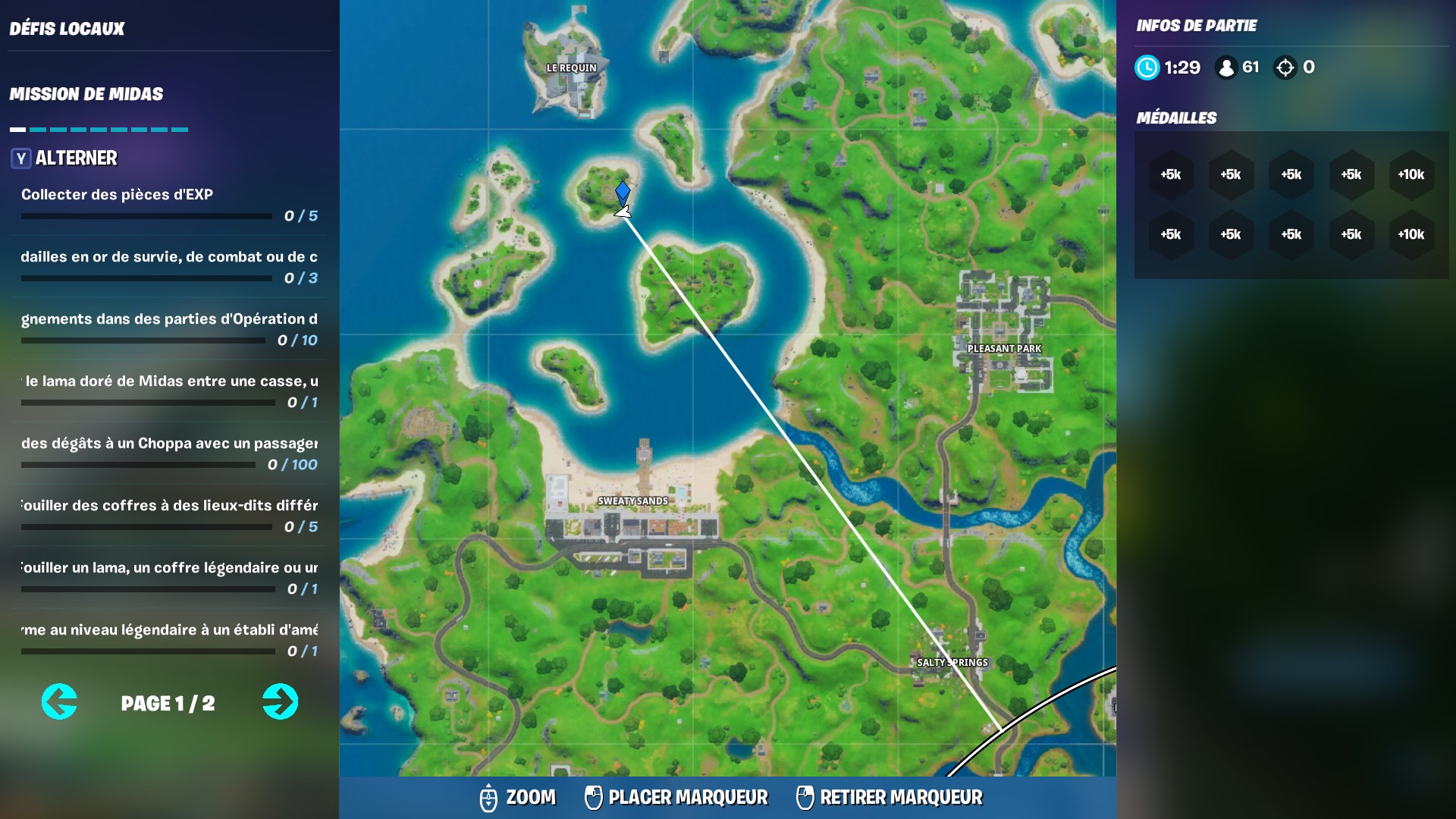Toggle ALTERNER to switch challenge view
The height and width of the screenshot is (819, 1456).
tap(74, 158)
